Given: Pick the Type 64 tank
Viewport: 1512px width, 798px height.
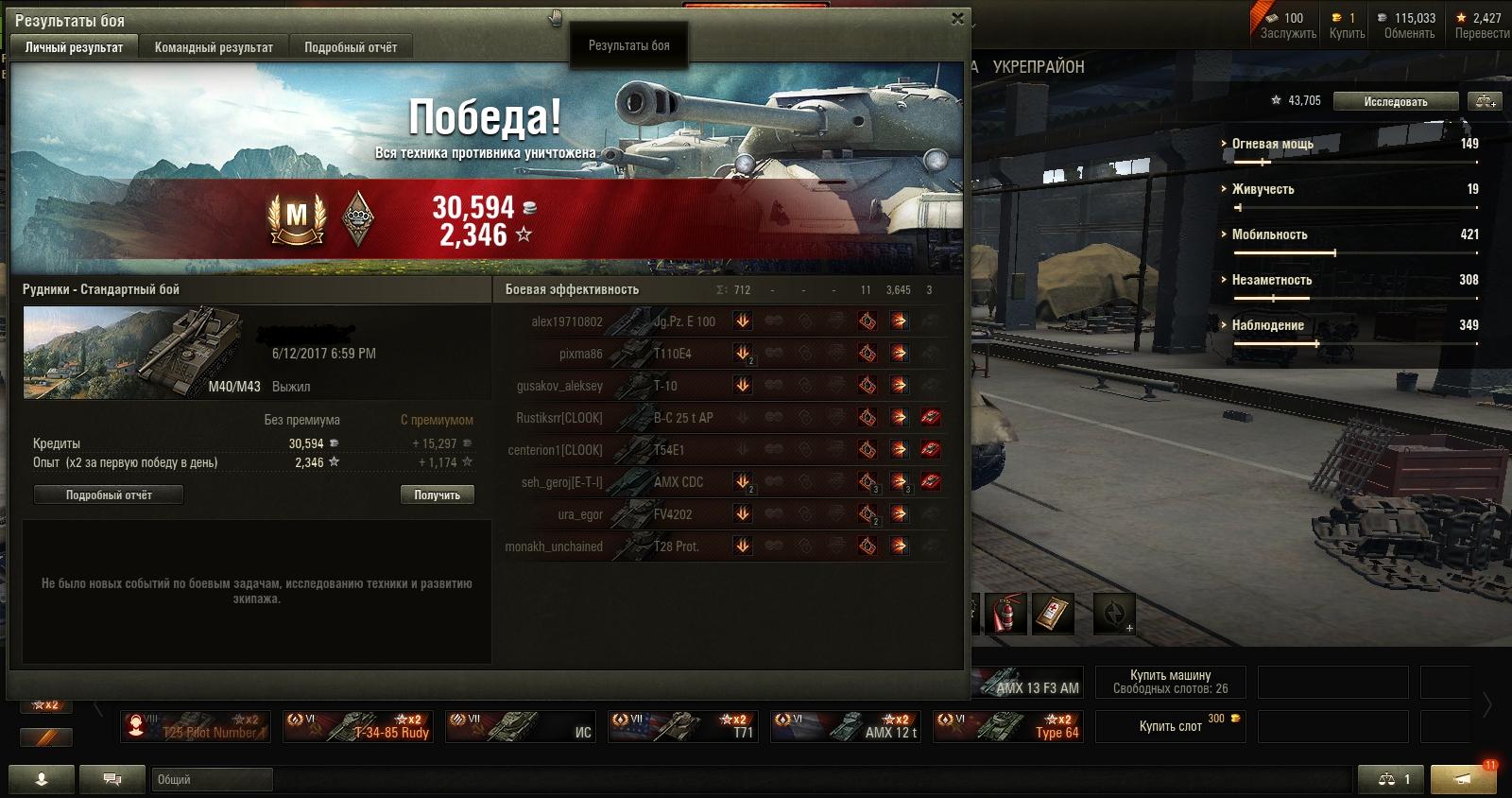Looking at the screenshot, I should (1009, 727).
